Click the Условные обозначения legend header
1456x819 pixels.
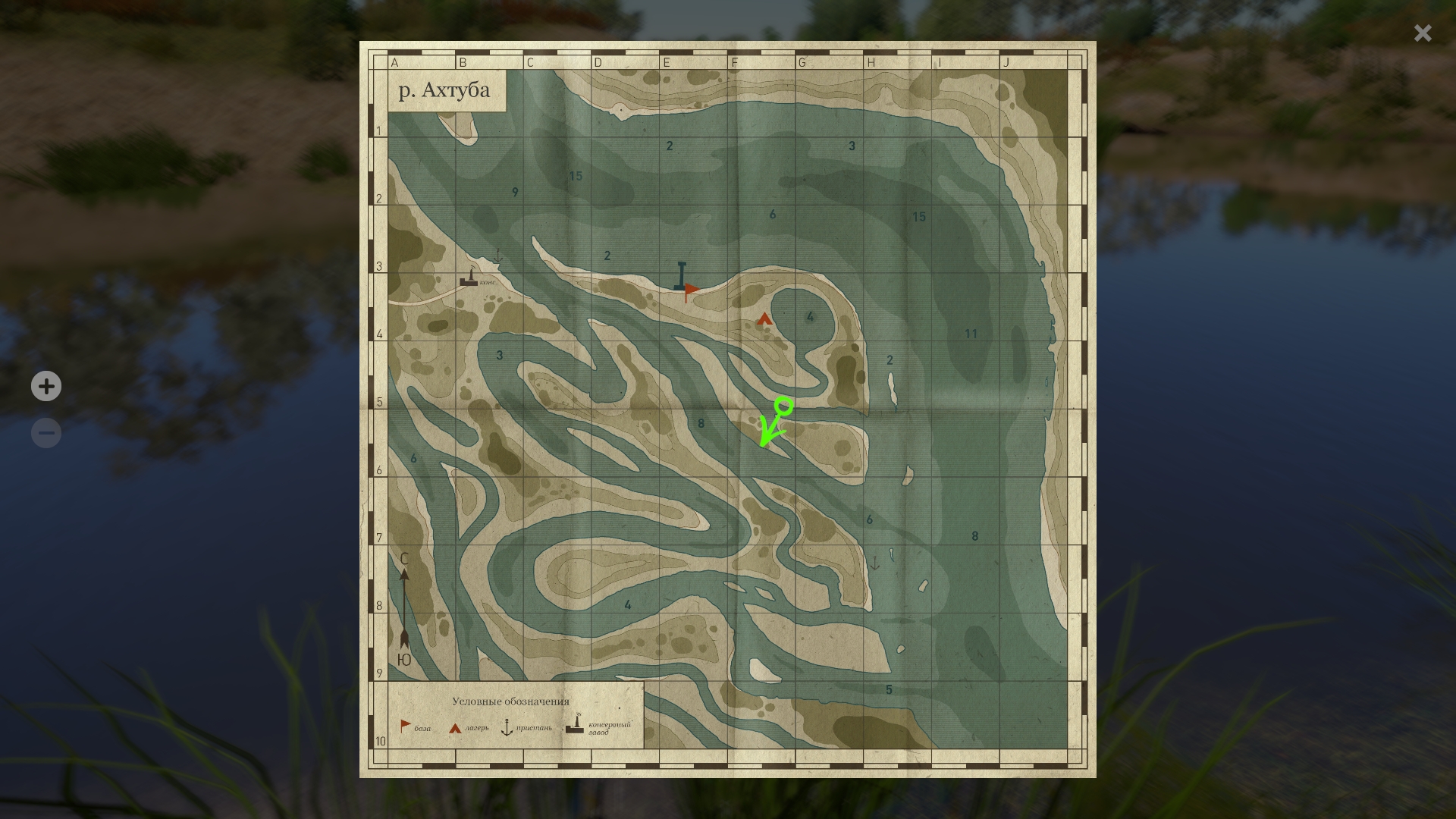(512, 702)
